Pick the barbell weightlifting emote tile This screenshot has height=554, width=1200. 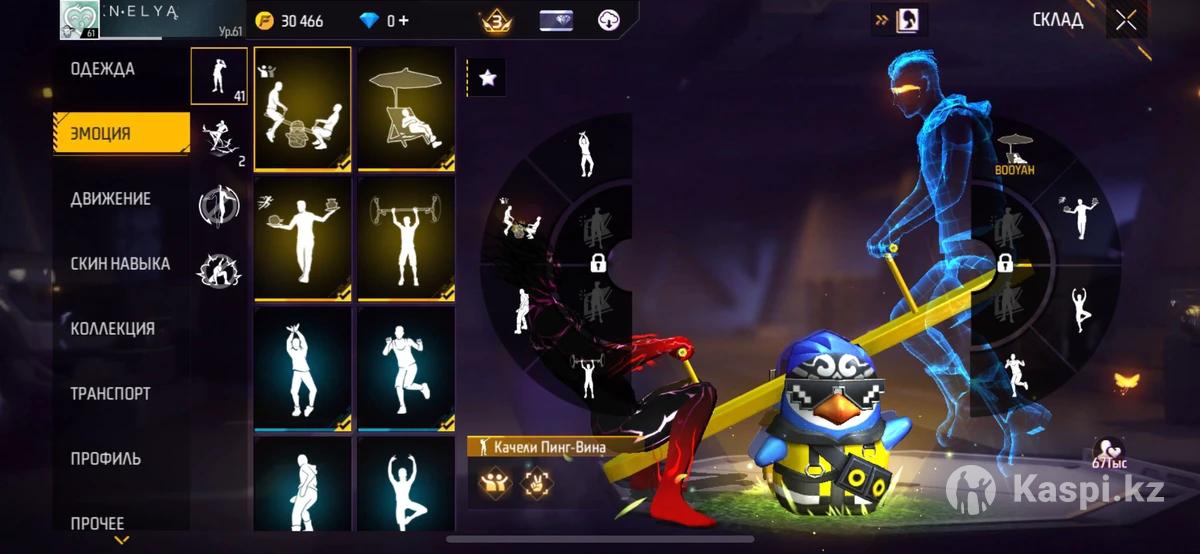point(406,238)
